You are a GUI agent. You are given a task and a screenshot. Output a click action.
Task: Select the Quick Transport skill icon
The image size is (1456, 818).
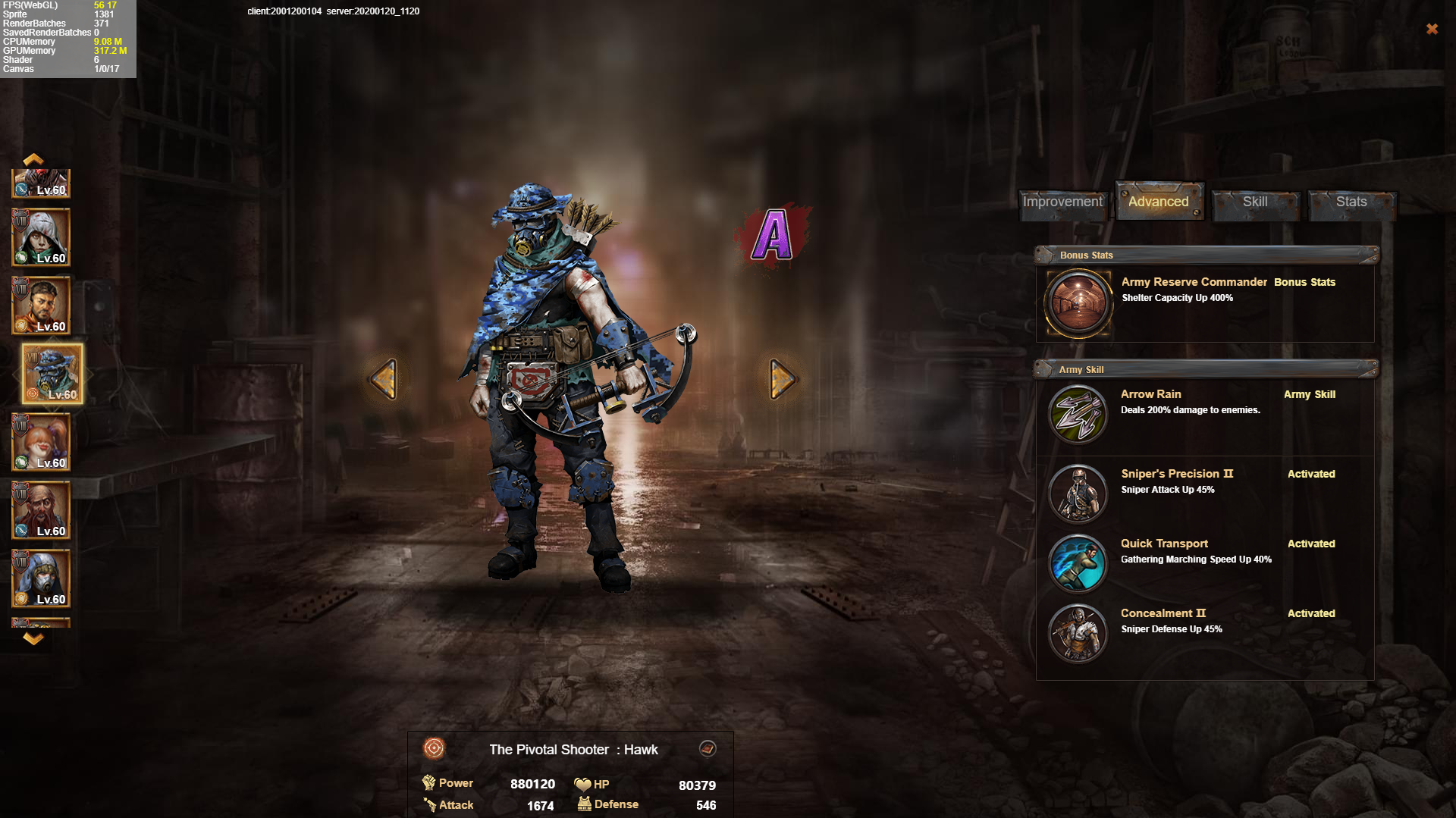[1078, 563]
